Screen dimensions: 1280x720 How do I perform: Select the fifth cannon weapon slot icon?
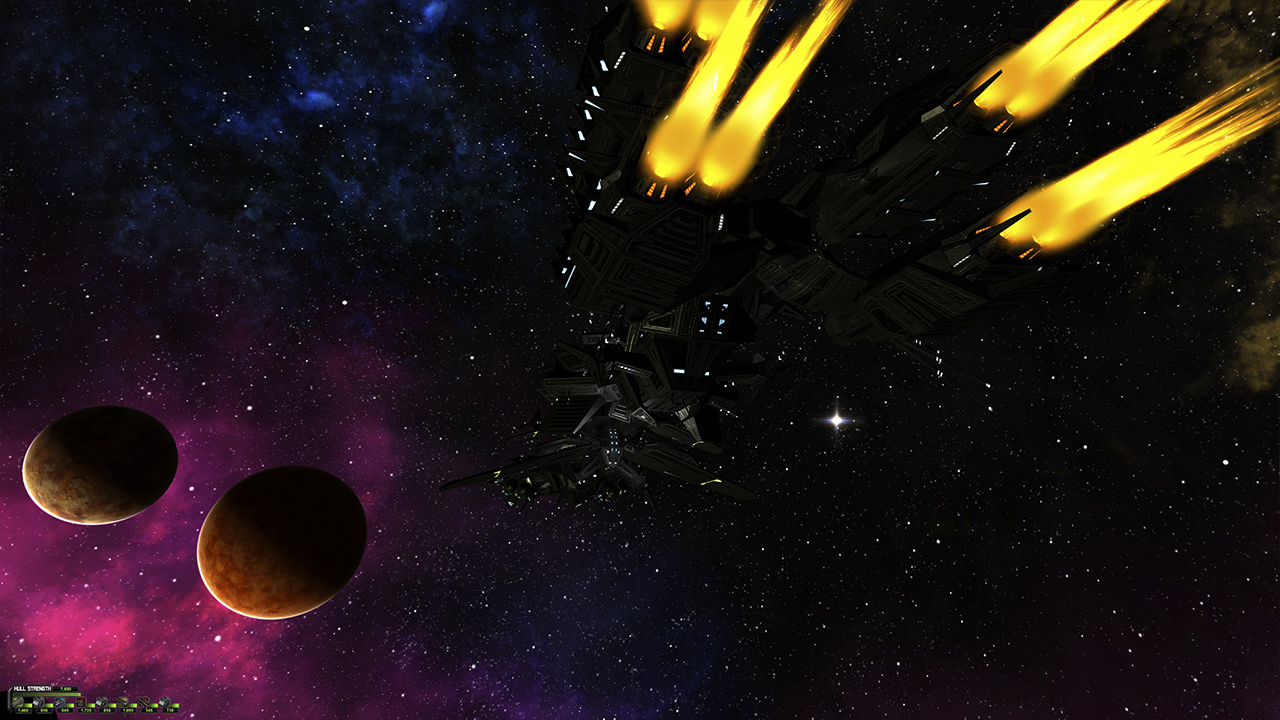pyautogui.click(x=101, y=701)
